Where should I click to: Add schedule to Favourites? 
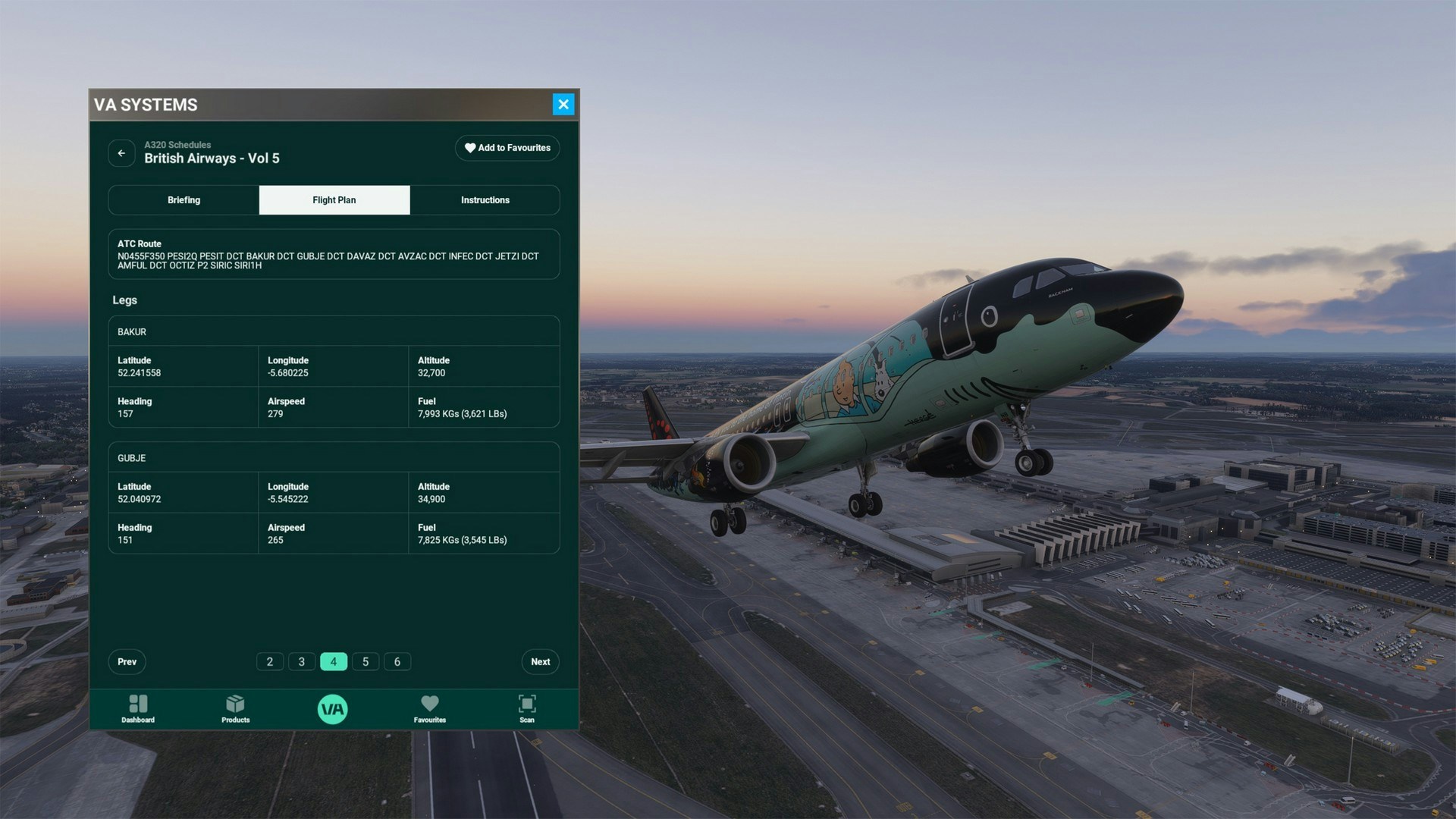507,148
